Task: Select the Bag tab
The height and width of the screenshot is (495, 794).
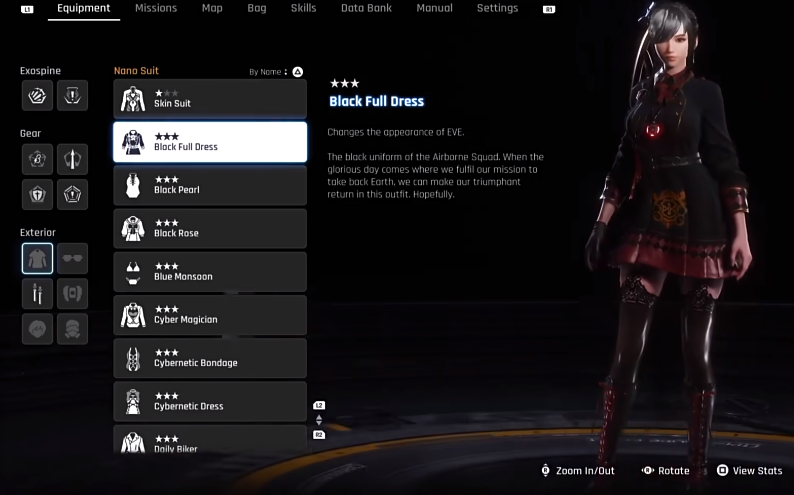Action: point(257,8)
